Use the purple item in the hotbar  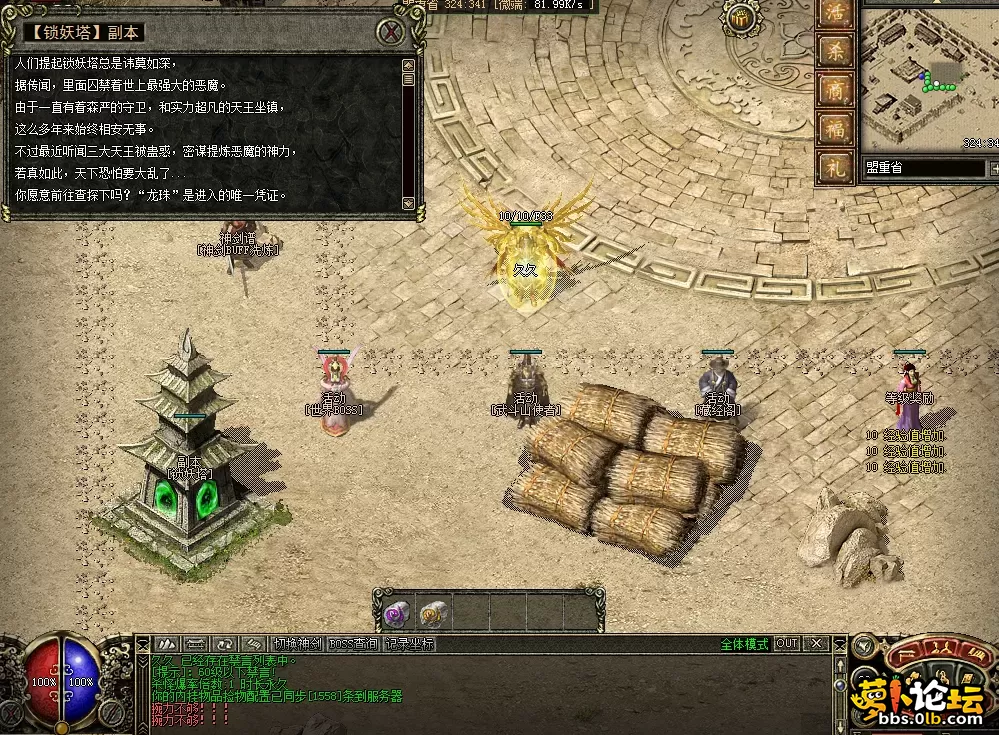tap(396, 612)
